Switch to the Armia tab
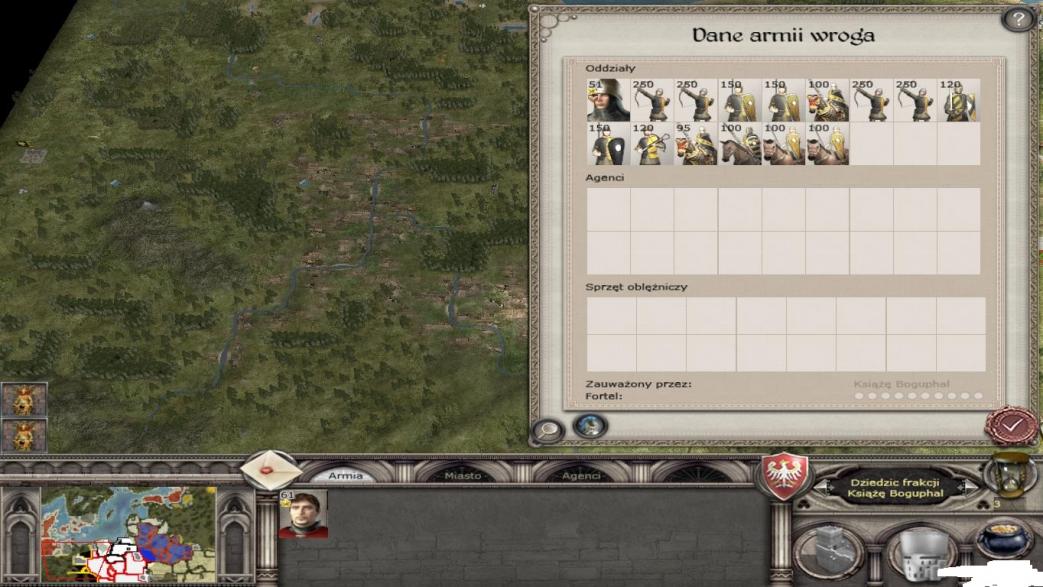This screenshot has width=1043, height=587. pos(346,476)
